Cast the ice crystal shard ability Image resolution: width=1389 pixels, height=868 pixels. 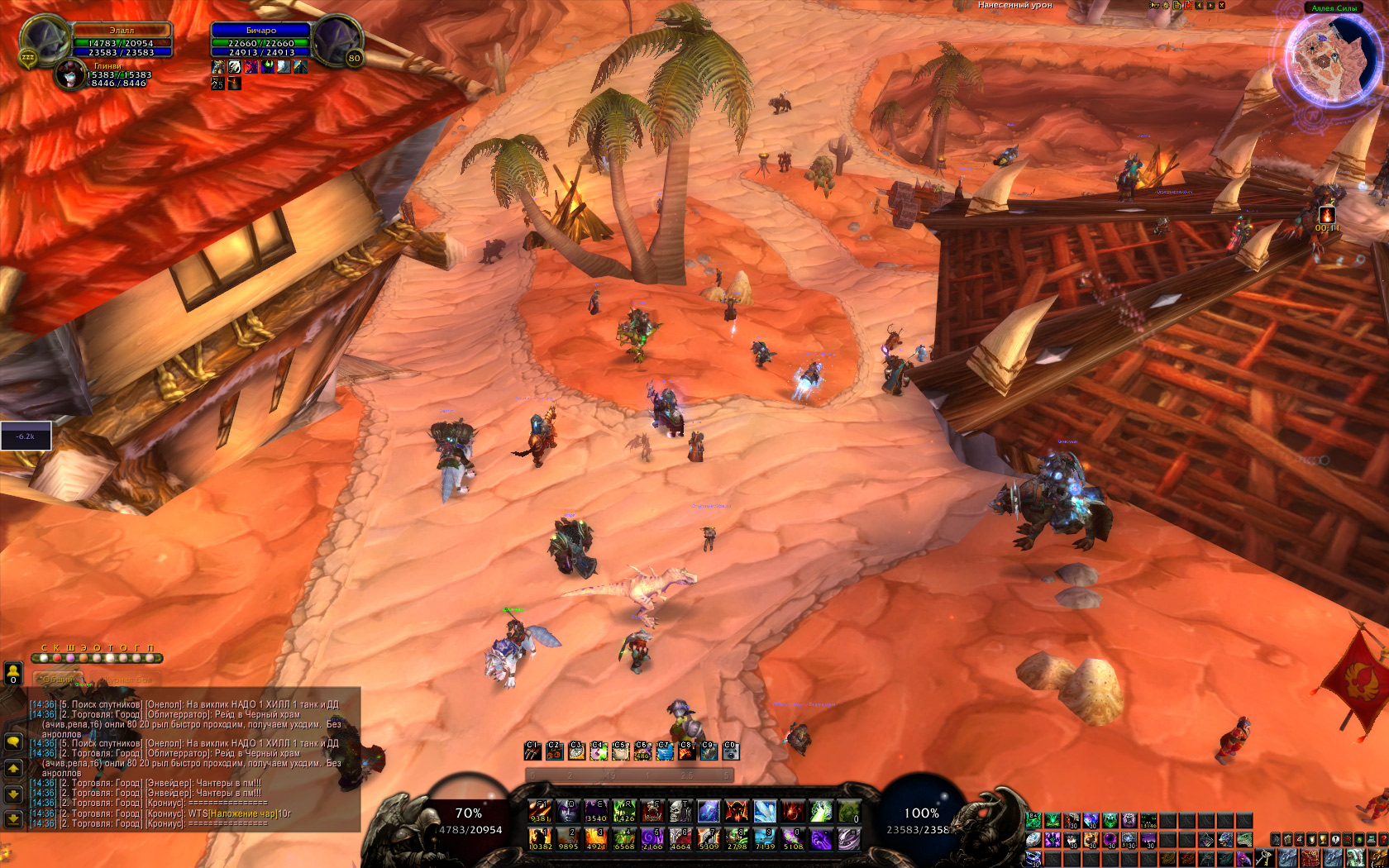click(x=765, y=811)
